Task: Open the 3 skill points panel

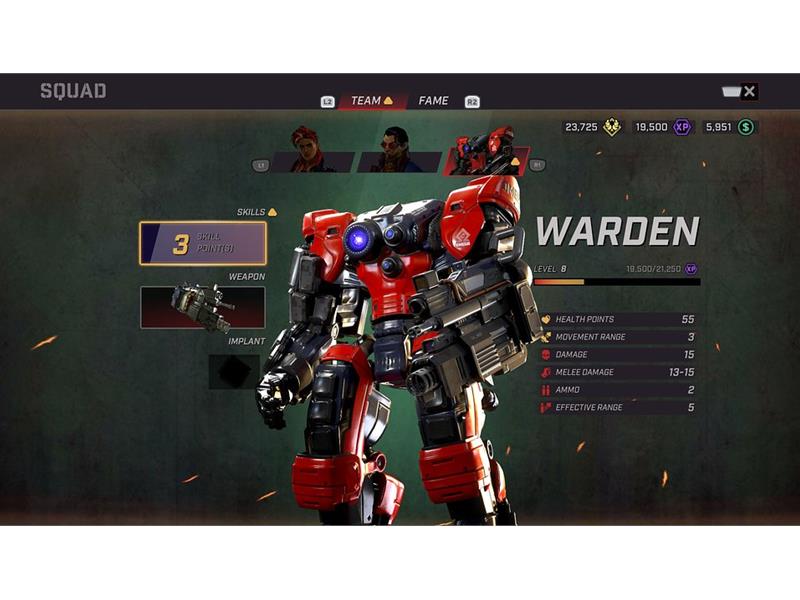Action: click(x=202, y=243)
